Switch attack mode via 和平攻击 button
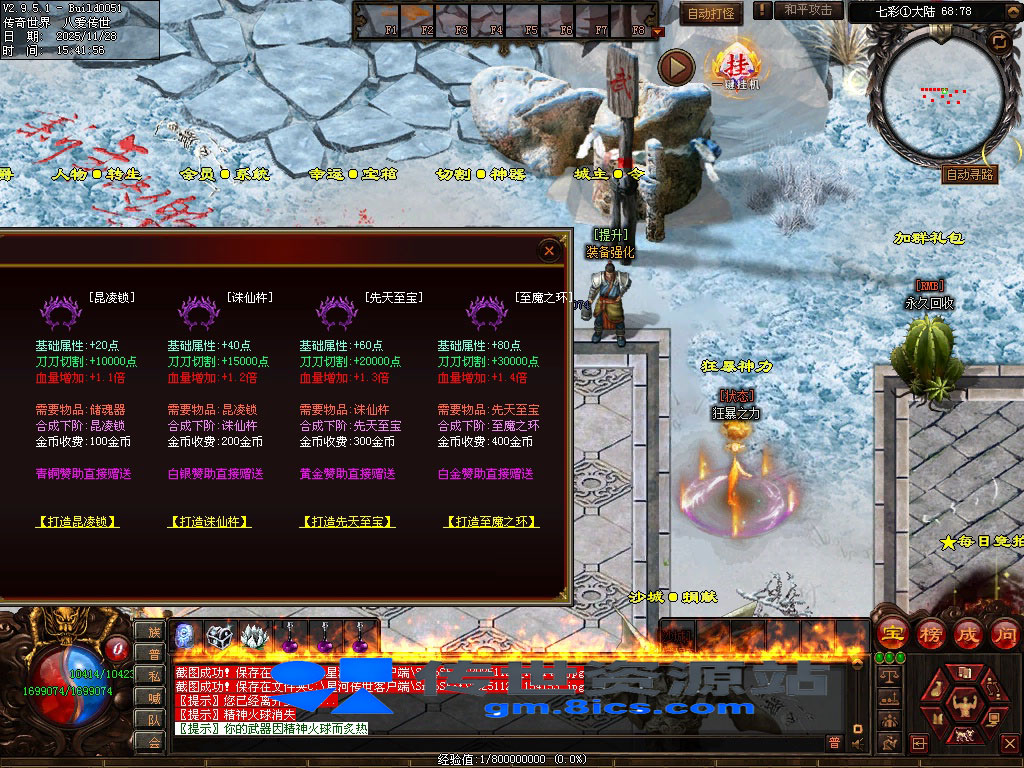This screenshot has width=1024, height=768. (x=808, y=10)
